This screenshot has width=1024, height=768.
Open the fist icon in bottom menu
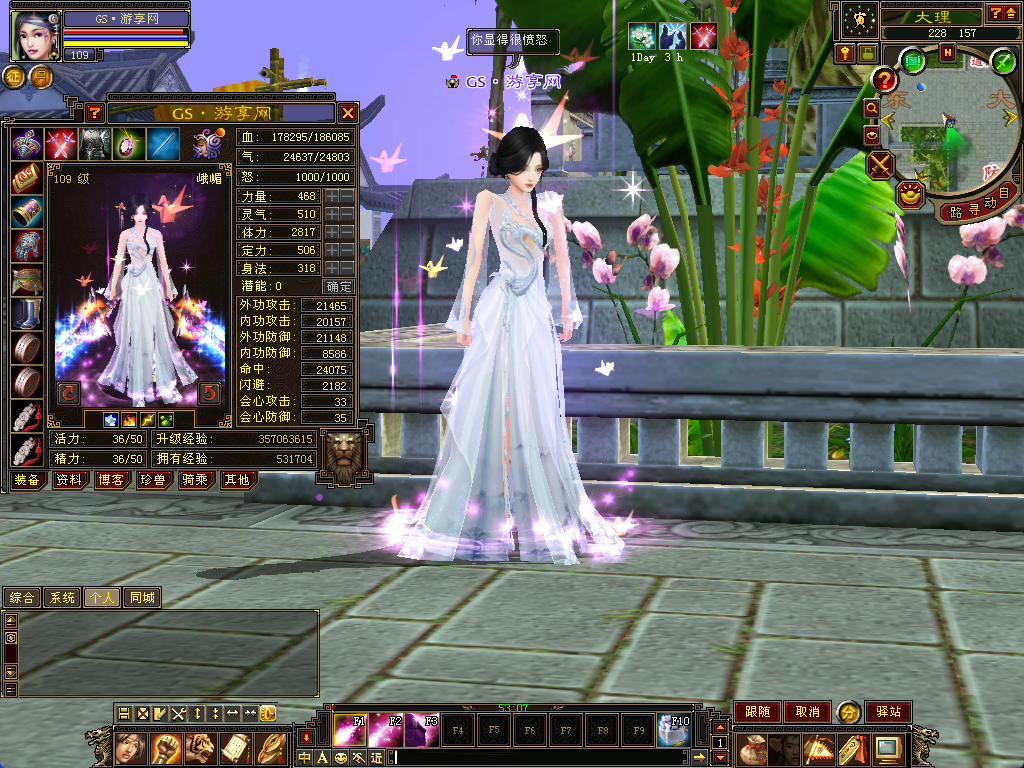coord(165,747)
